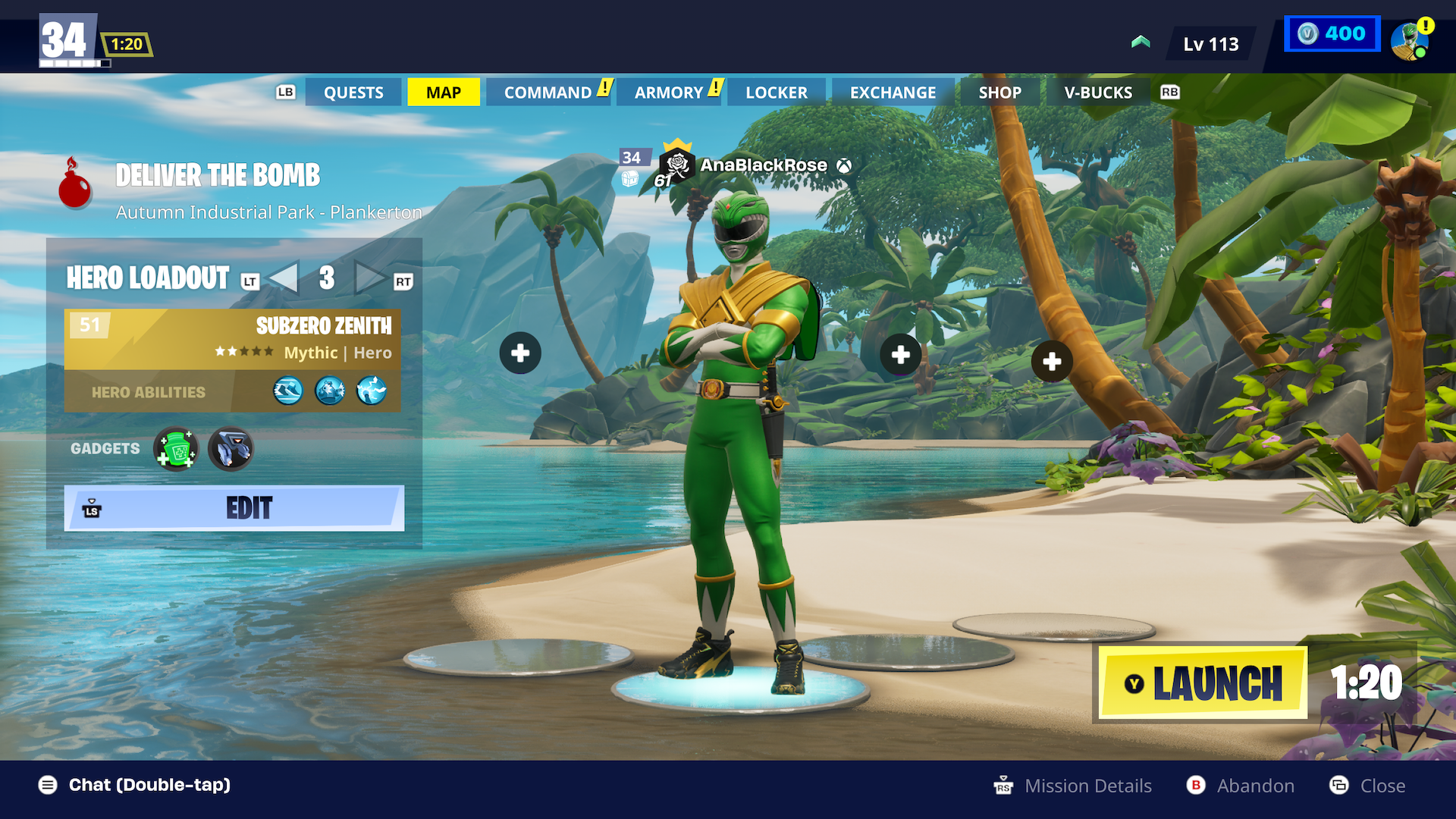Select the Map tab
The height and width of the screenshot is (819, 1456).
[x=444, y=93]
